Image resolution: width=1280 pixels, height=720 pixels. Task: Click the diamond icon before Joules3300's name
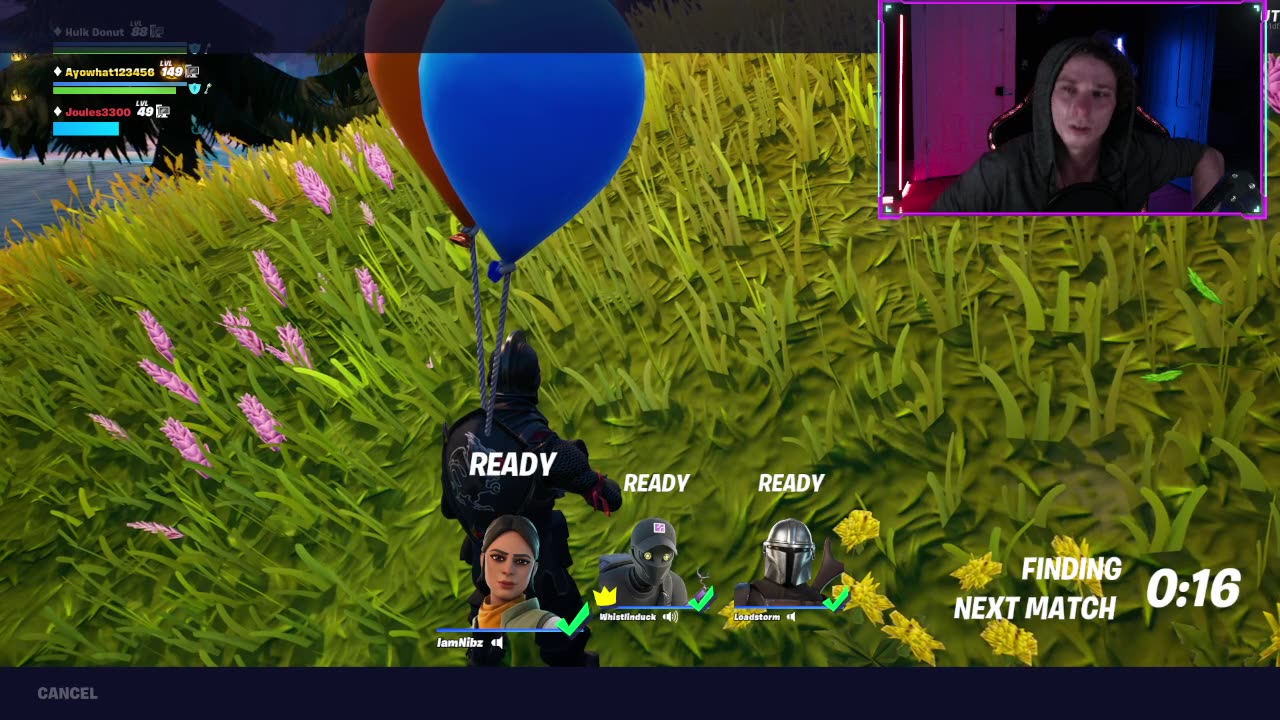[x=57, y=111]
